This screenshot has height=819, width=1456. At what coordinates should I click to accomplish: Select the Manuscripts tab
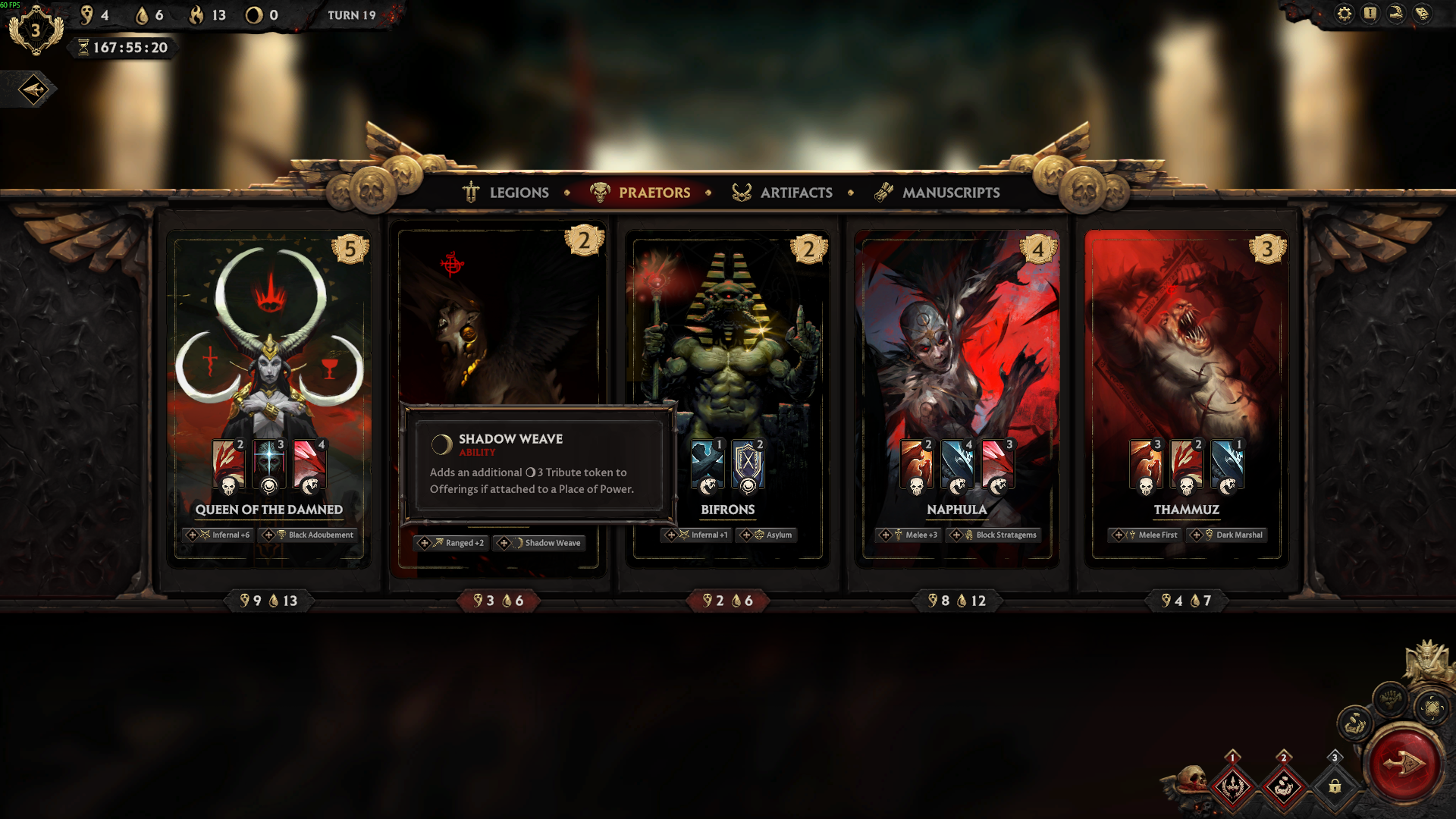click(x=937, y=193)
